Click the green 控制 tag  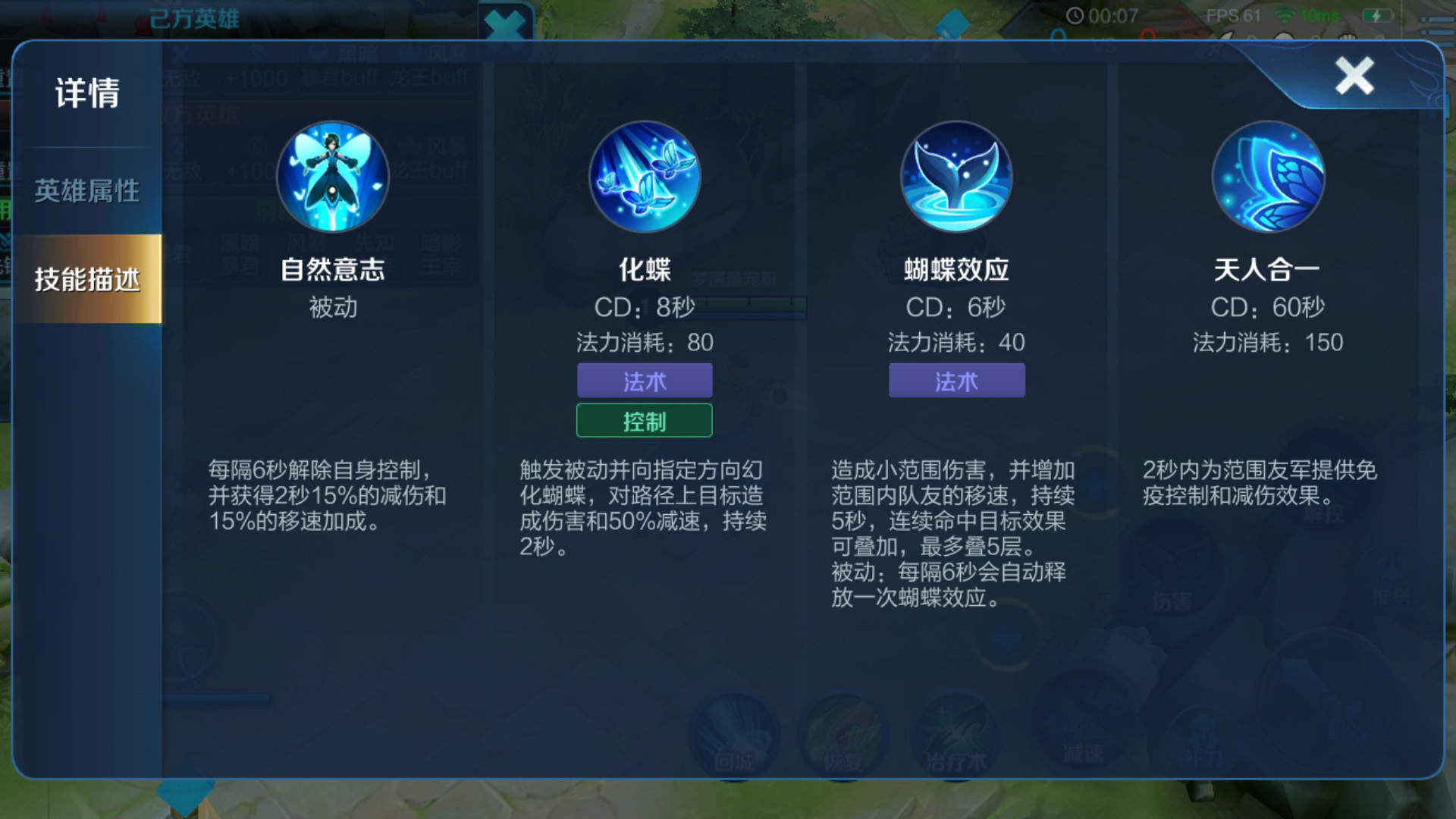click(x=645, y=420)
